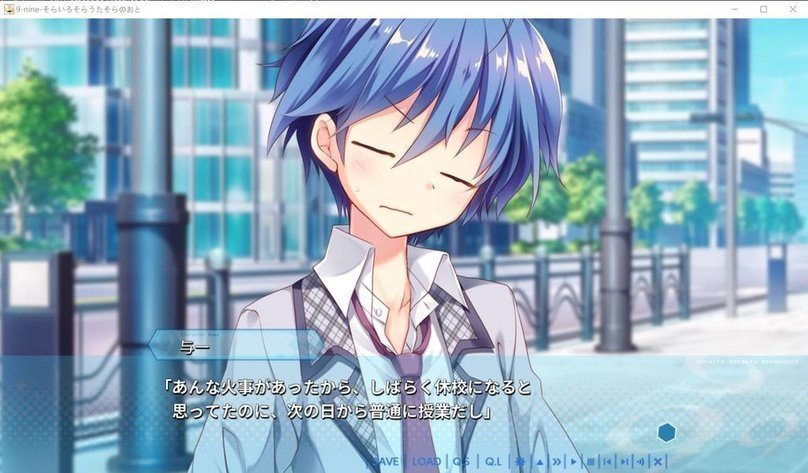Start auto-play with the play icon

pos(574,461)
